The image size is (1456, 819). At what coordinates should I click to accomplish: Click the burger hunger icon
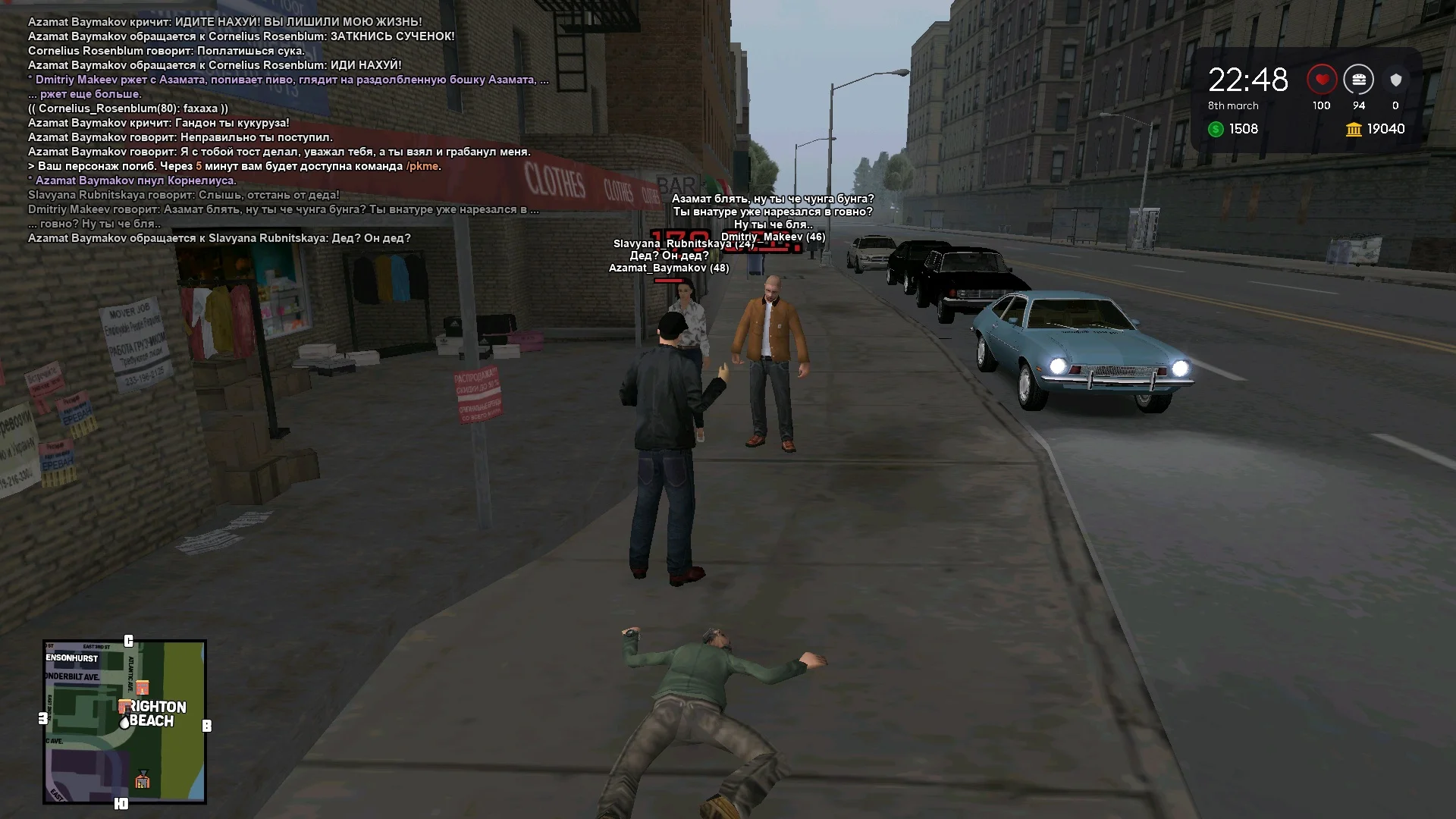point(1358,80)
